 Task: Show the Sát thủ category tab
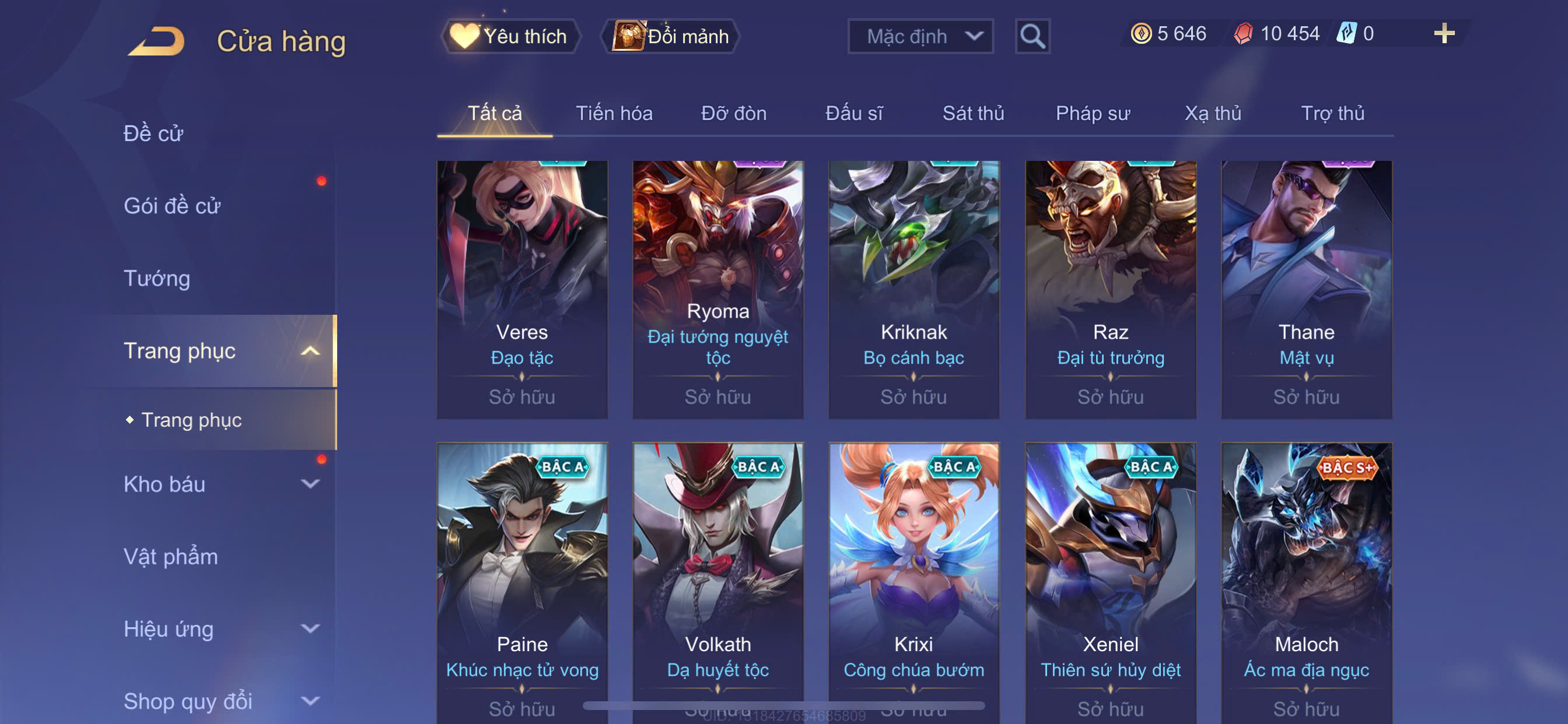tap(972, 113)
